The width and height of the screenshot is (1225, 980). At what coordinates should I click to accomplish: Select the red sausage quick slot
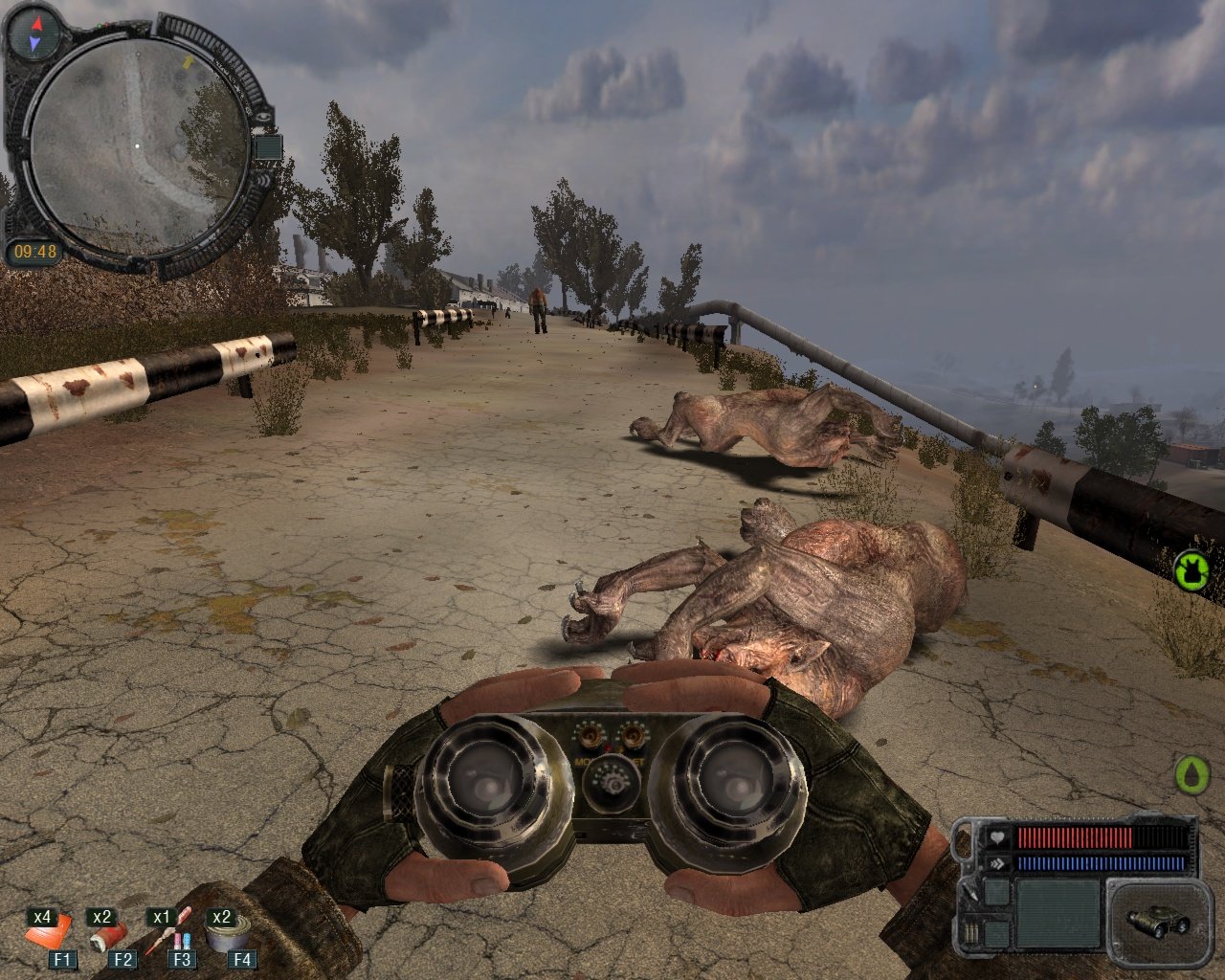coord(108,934)
